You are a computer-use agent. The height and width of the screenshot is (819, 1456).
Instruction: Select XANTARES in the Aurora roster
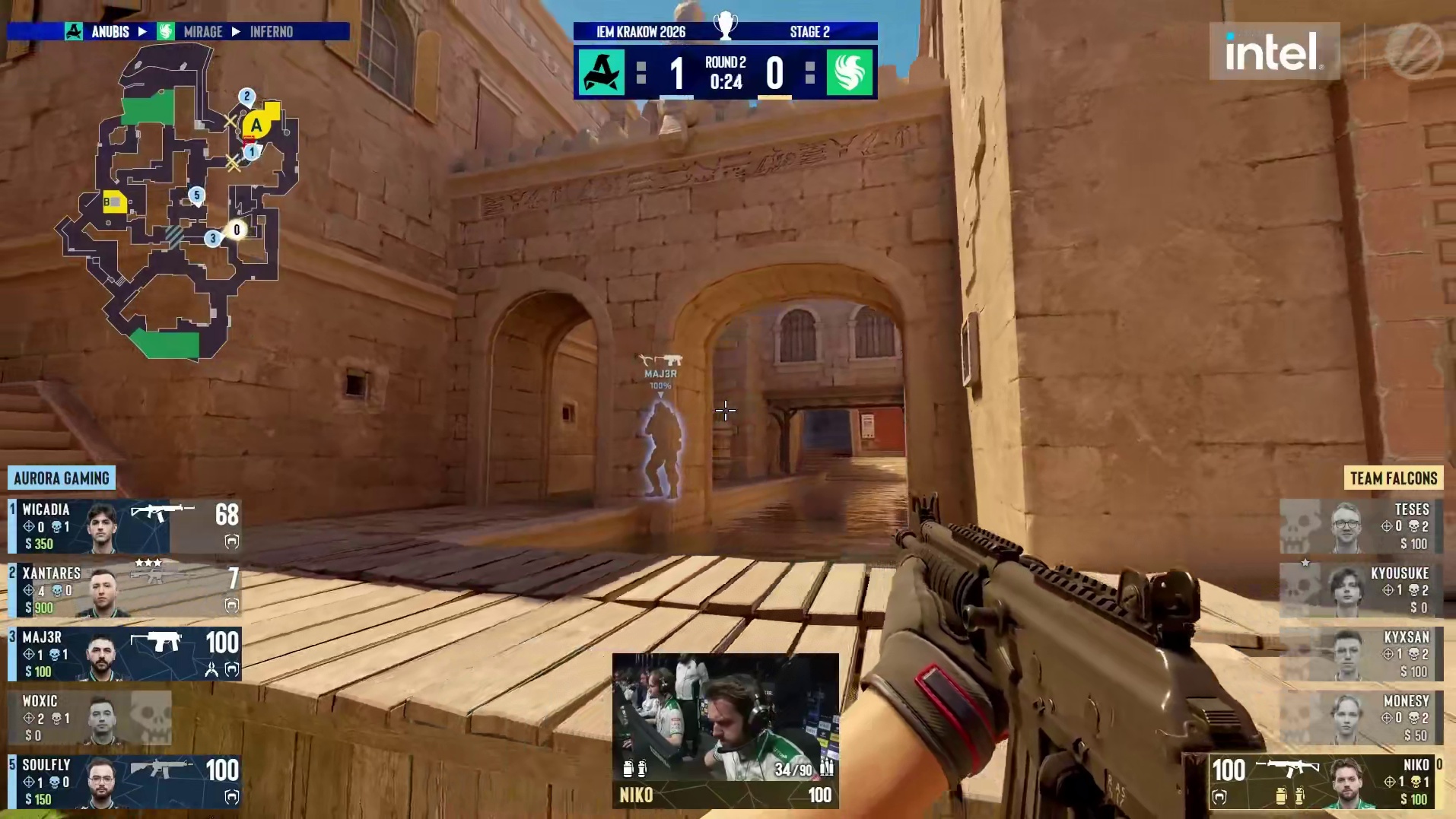click(125, 590)
